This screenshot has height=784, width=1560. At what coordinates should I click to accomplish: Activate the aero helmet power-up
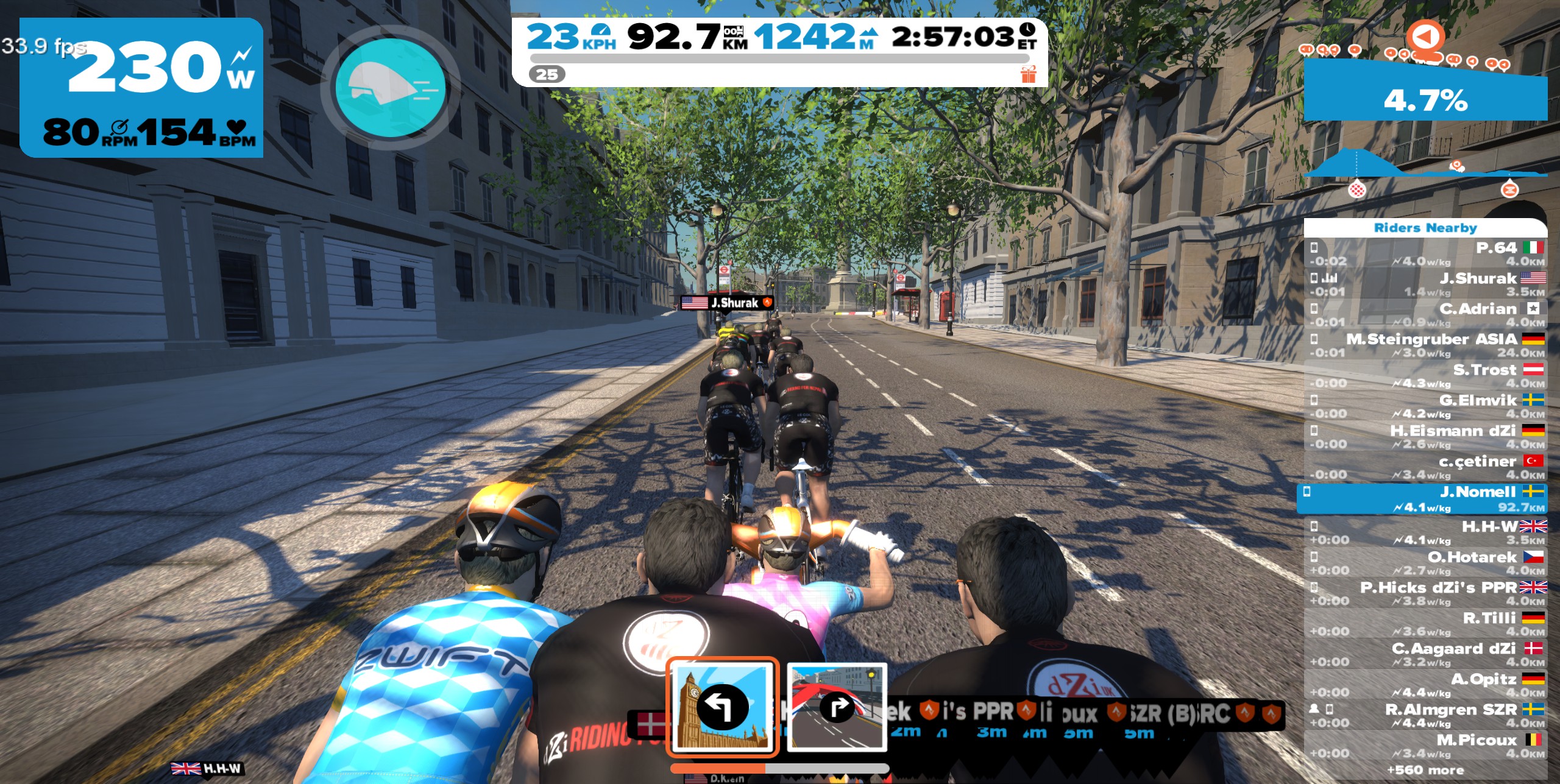click(x=390, y=87)
